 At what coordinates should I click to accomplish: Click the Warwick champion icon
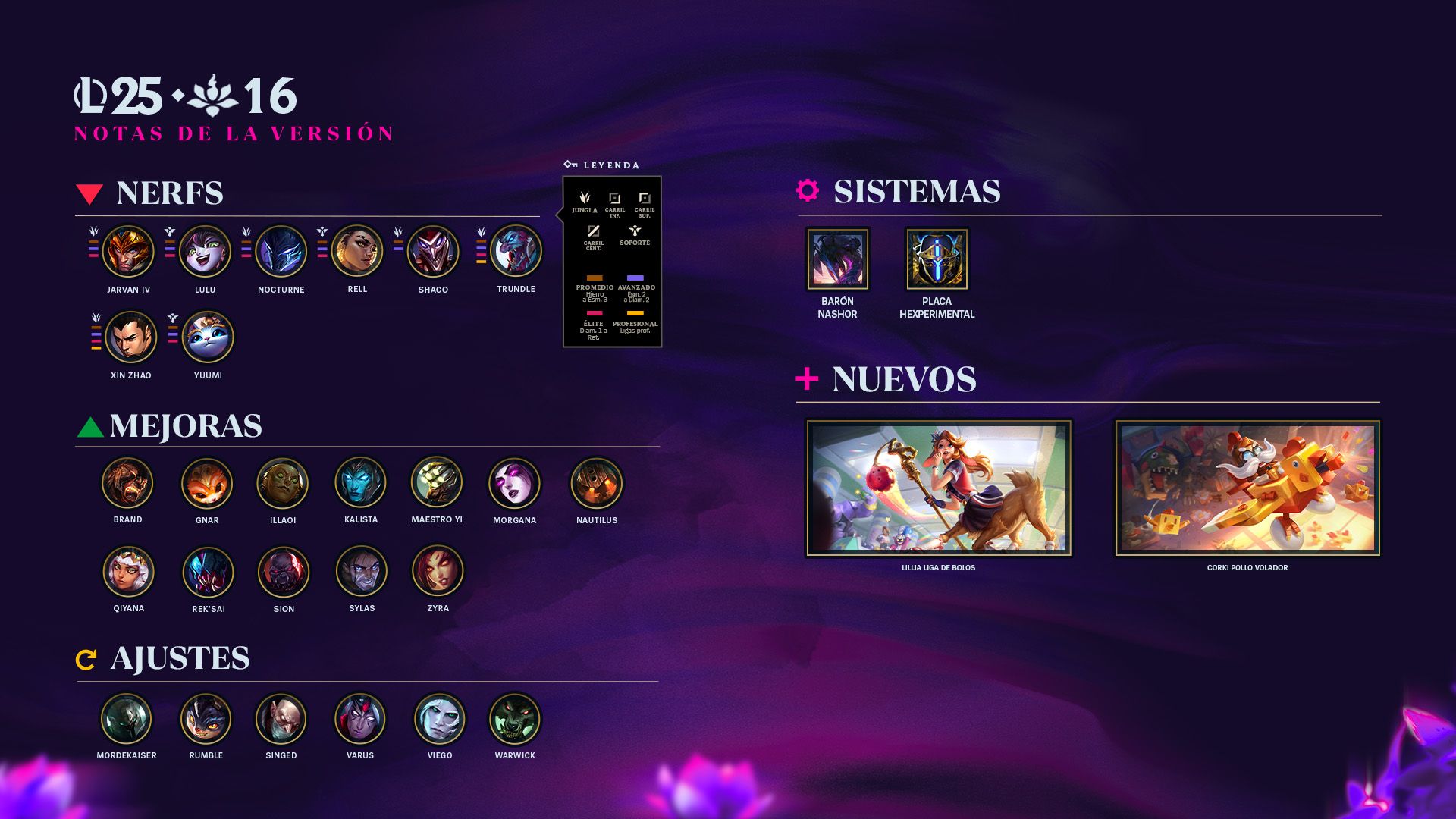515,719
